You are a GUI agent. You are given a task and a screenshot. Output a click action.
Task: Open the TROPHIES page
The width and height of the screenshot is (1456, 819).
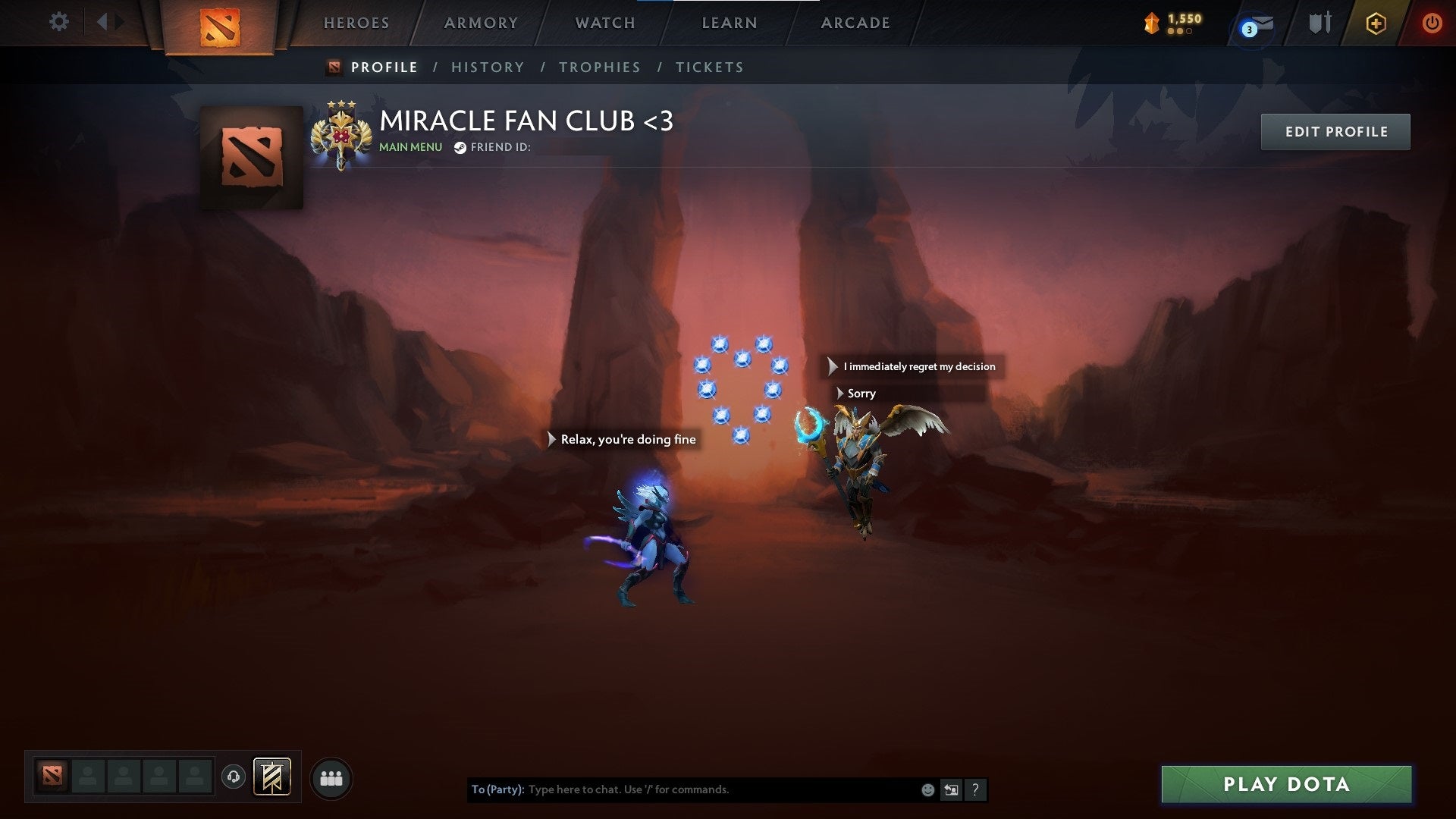[x=599, y=67]
